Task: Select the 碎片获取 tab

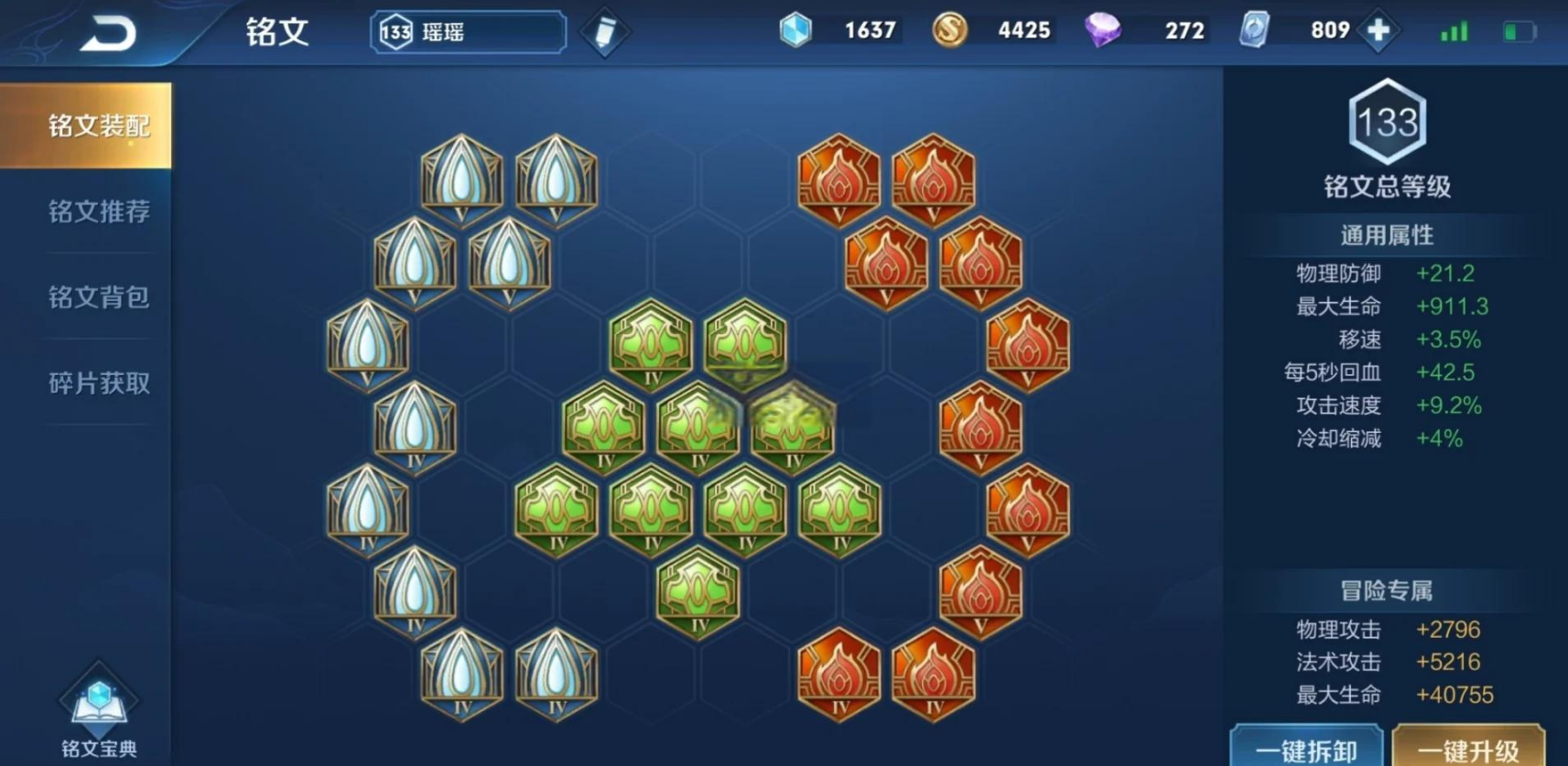Action: click(x=98, y=383)
